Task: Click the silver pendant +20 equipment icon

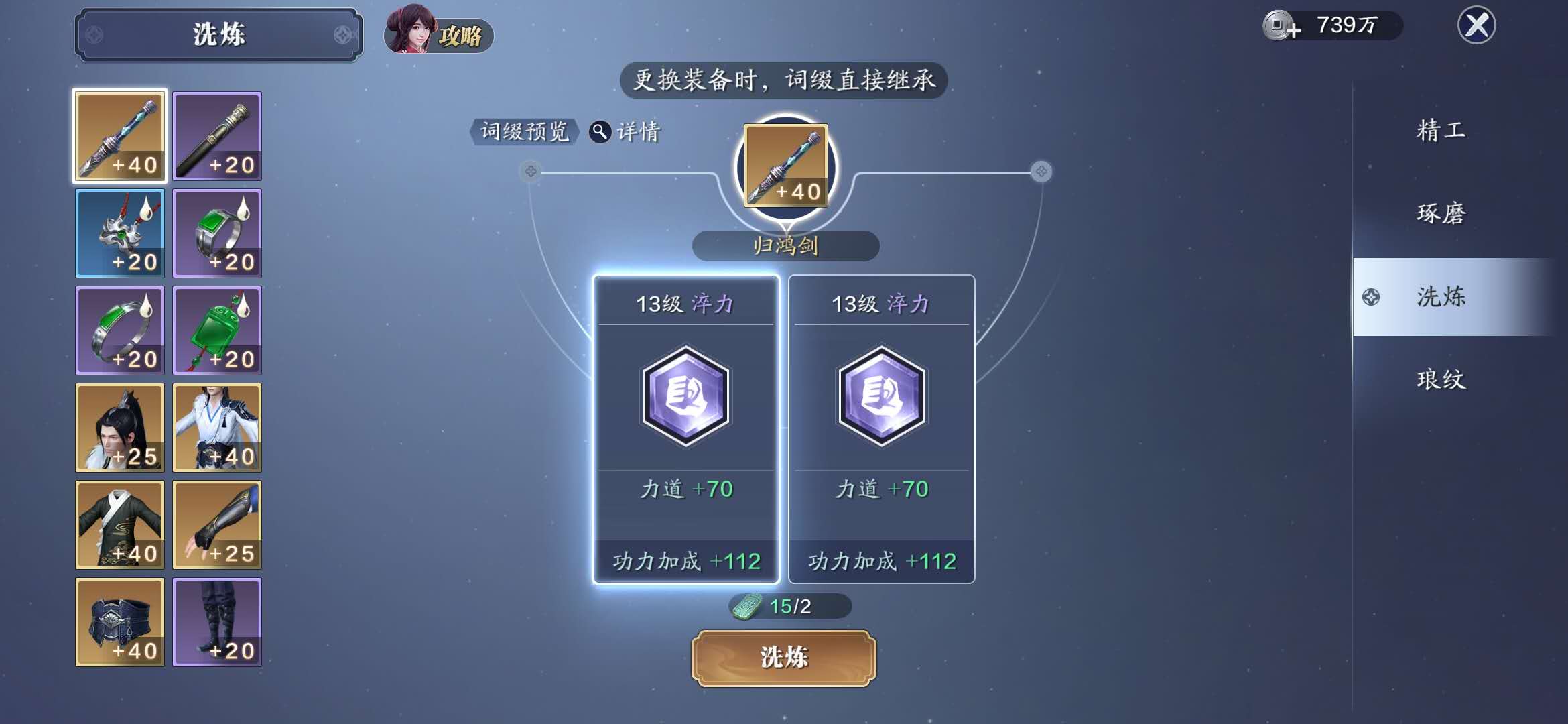Action: pyautogui.click(x=119, y=233)
